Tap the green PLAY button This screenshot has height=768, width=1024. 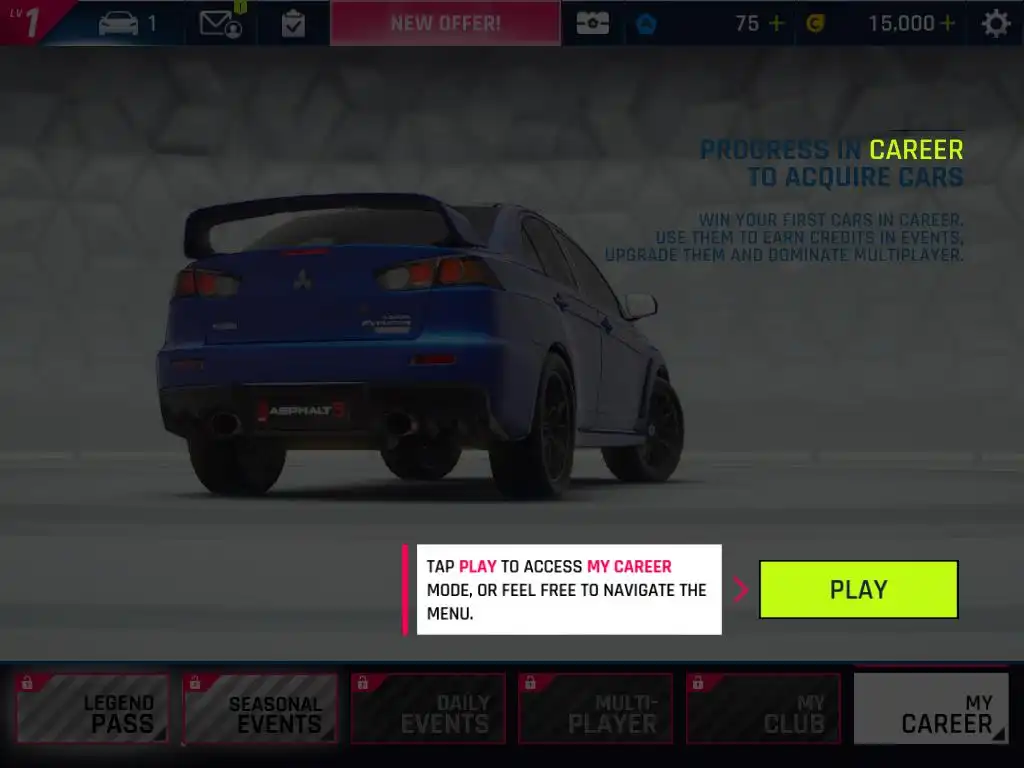point(858,589)
